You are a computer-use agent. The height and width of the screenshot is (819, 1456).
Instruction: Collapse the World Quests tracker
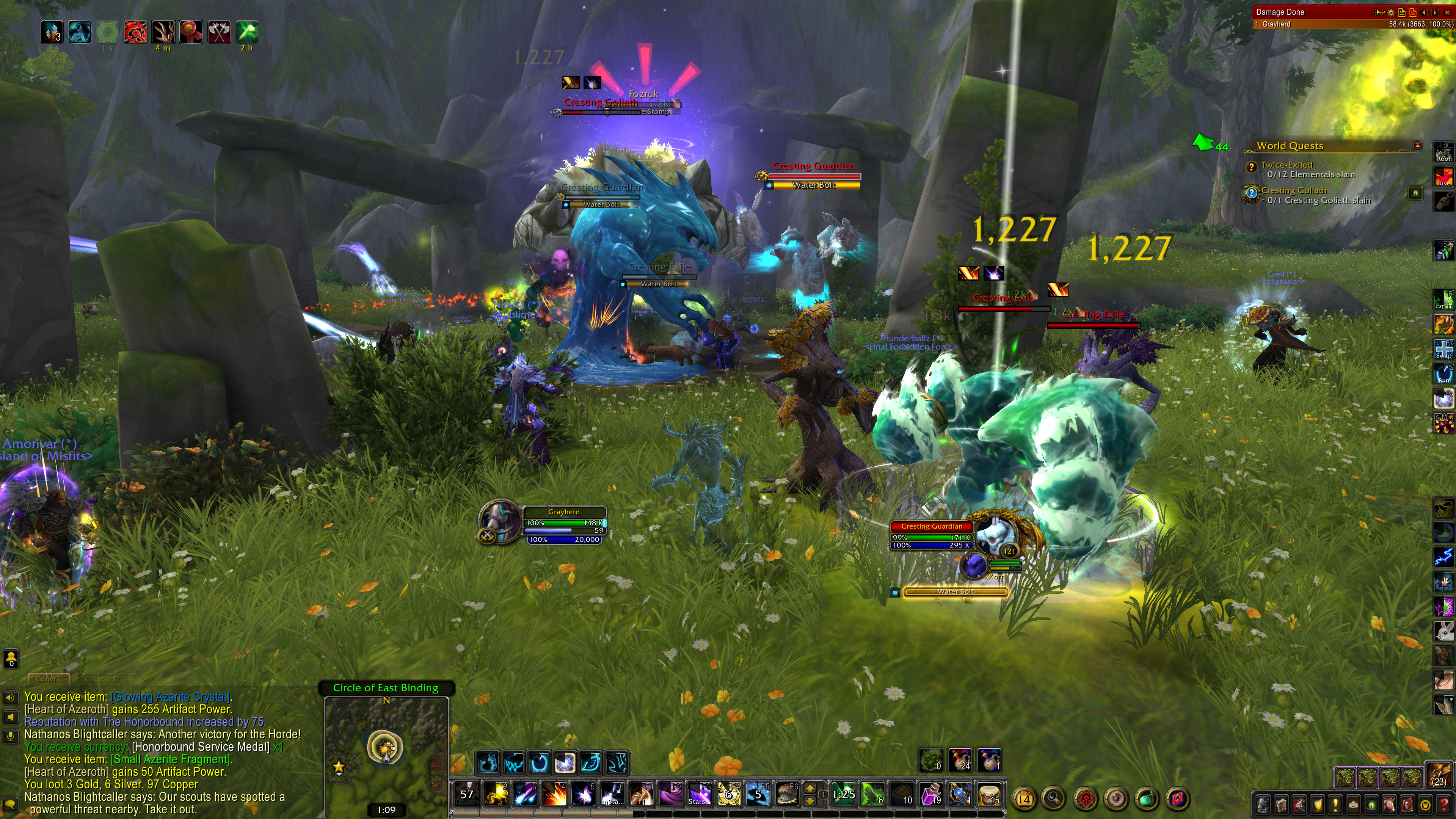[1417, 145]
